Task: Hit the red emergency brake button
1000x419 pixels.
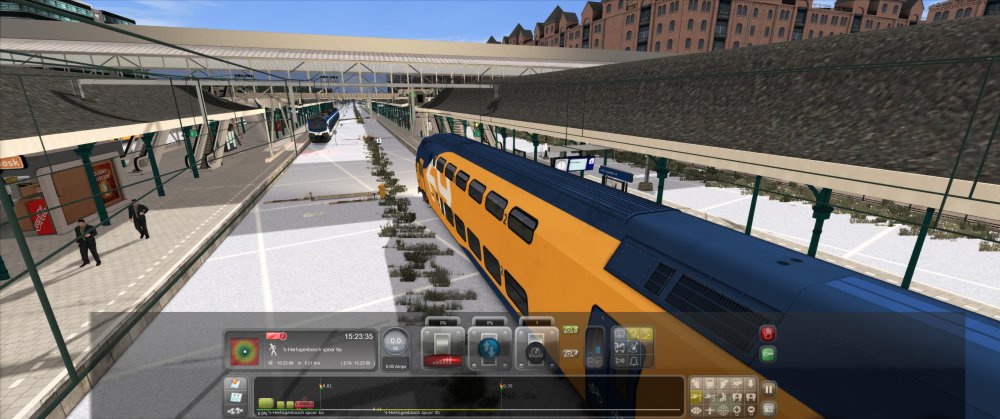Action: 768,334
